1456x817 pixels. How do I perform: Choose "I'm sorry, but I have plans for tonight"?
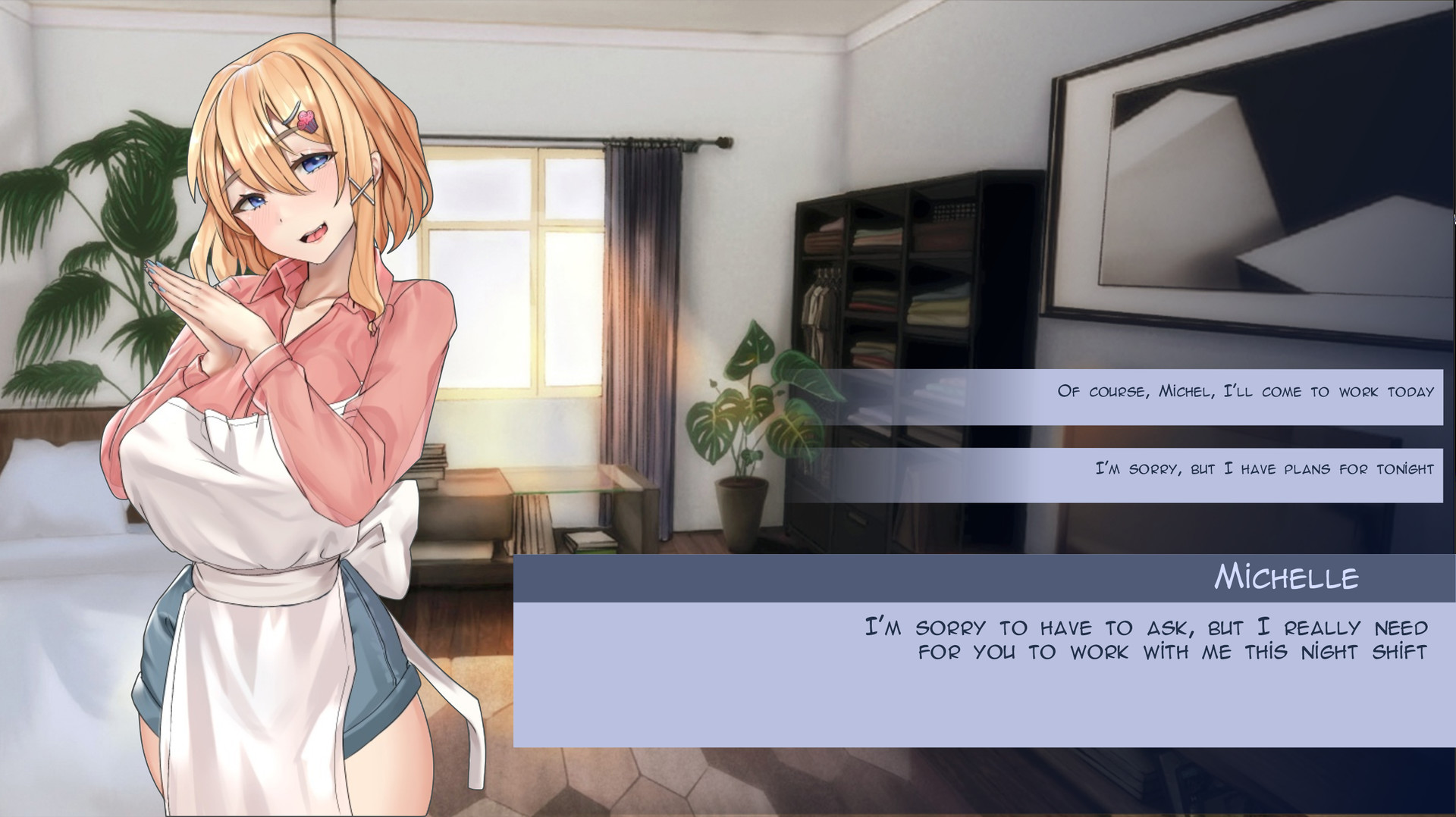(x=1130, y=469)
